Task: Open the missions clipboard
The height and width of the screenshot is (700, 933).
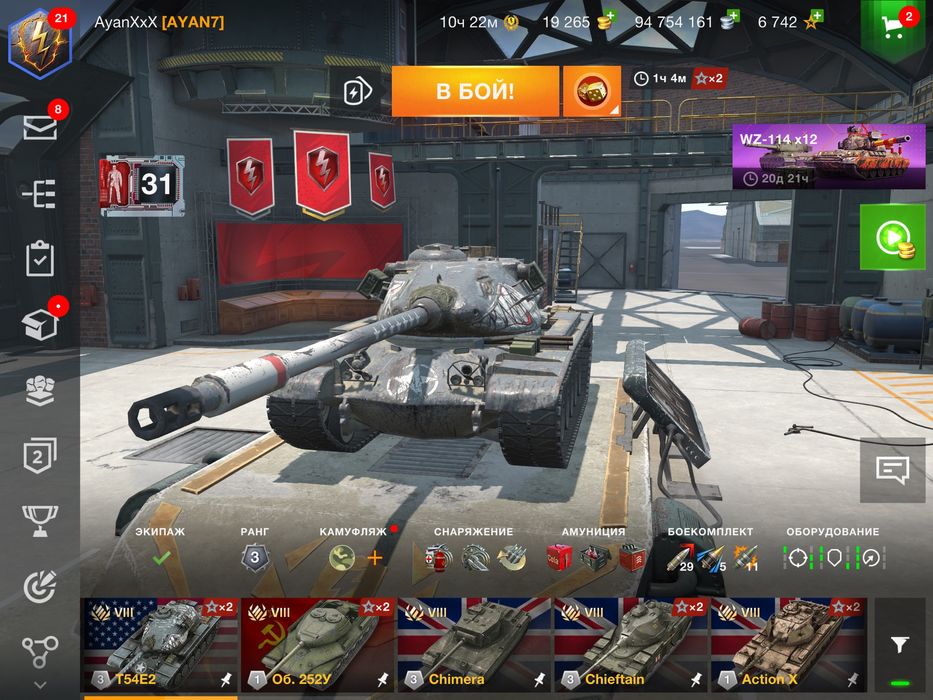Action: tap(40, 258)
